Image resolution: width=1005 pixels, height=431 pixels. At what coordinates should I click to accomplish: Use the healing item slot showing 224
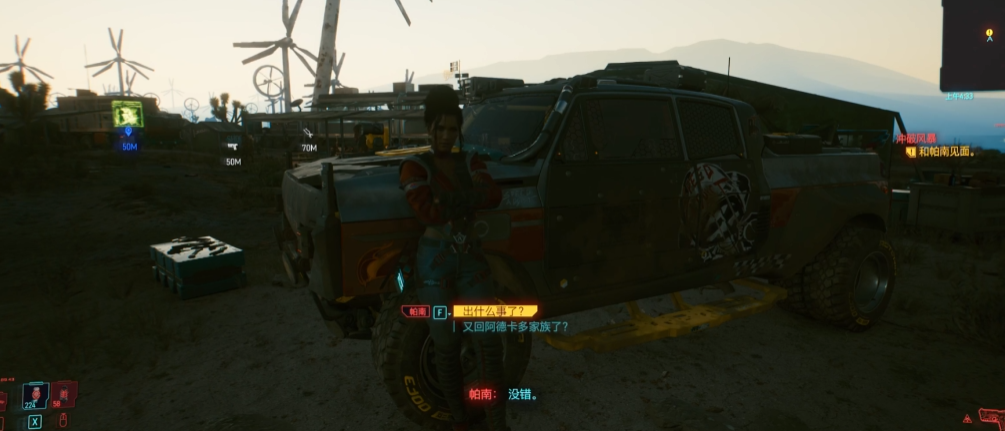36,395
